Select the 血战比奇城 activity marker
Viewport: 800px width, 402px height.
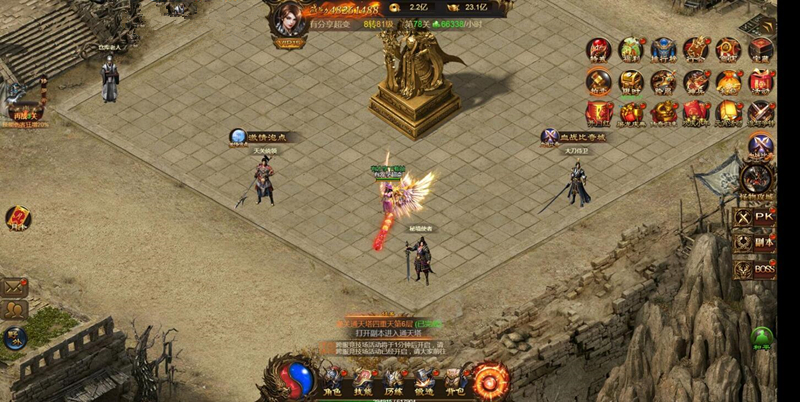point(575,136)
